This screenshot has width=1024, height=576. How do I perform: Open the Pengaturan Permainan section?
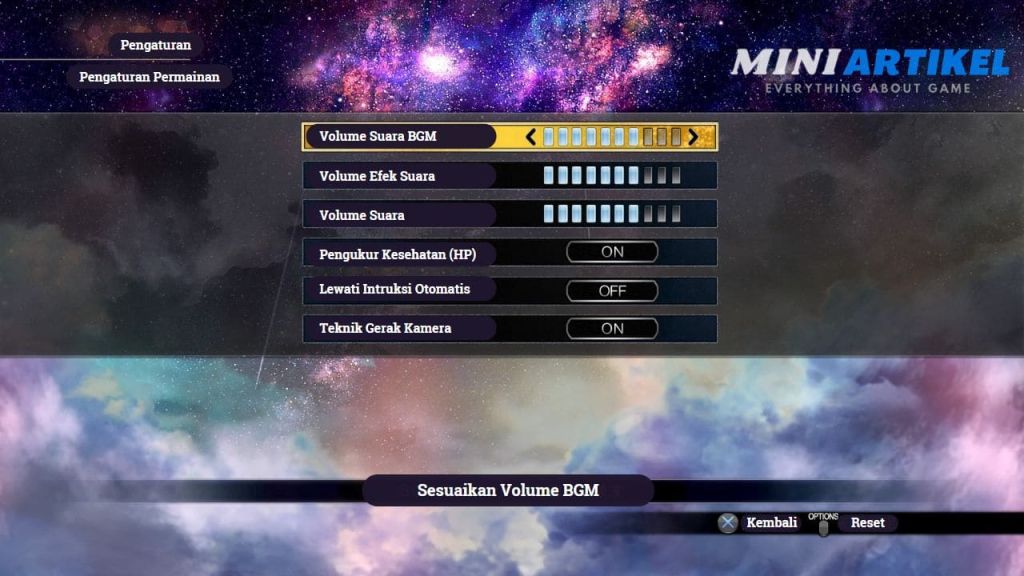point(149,77)
